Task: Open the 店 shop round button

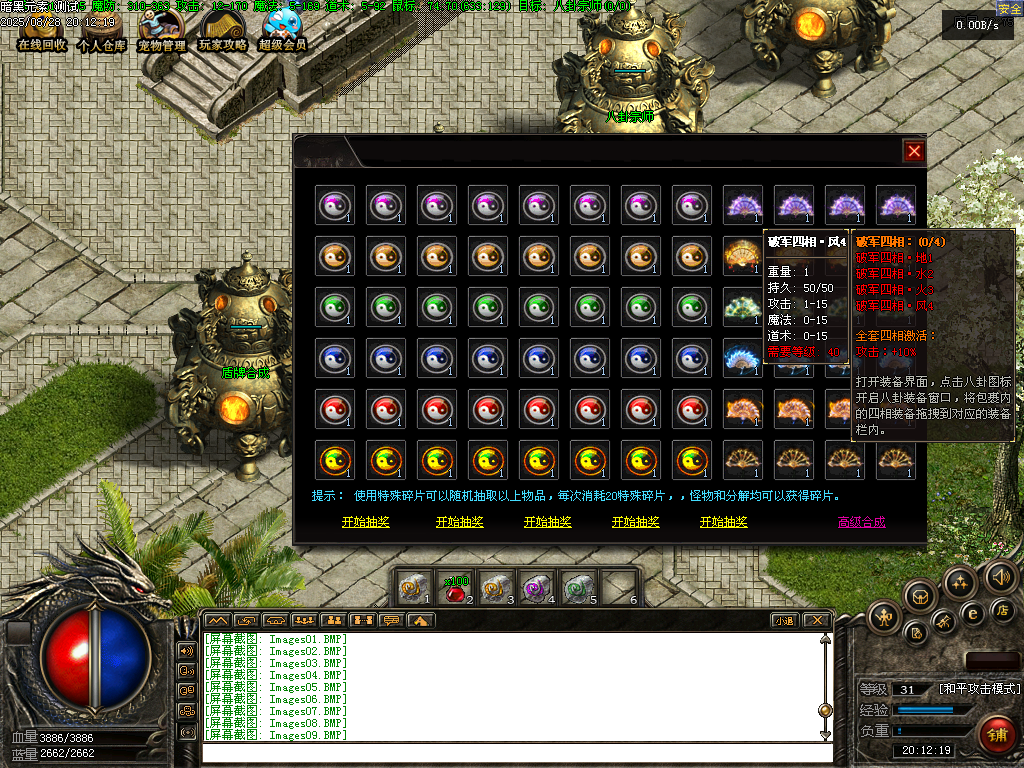Action: tap(1004, 609)
